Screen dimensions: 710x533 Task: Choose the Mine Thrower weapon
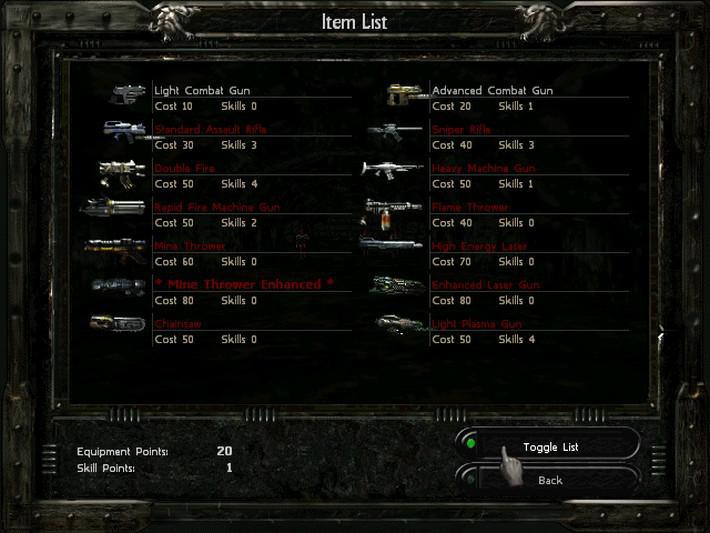190,246
